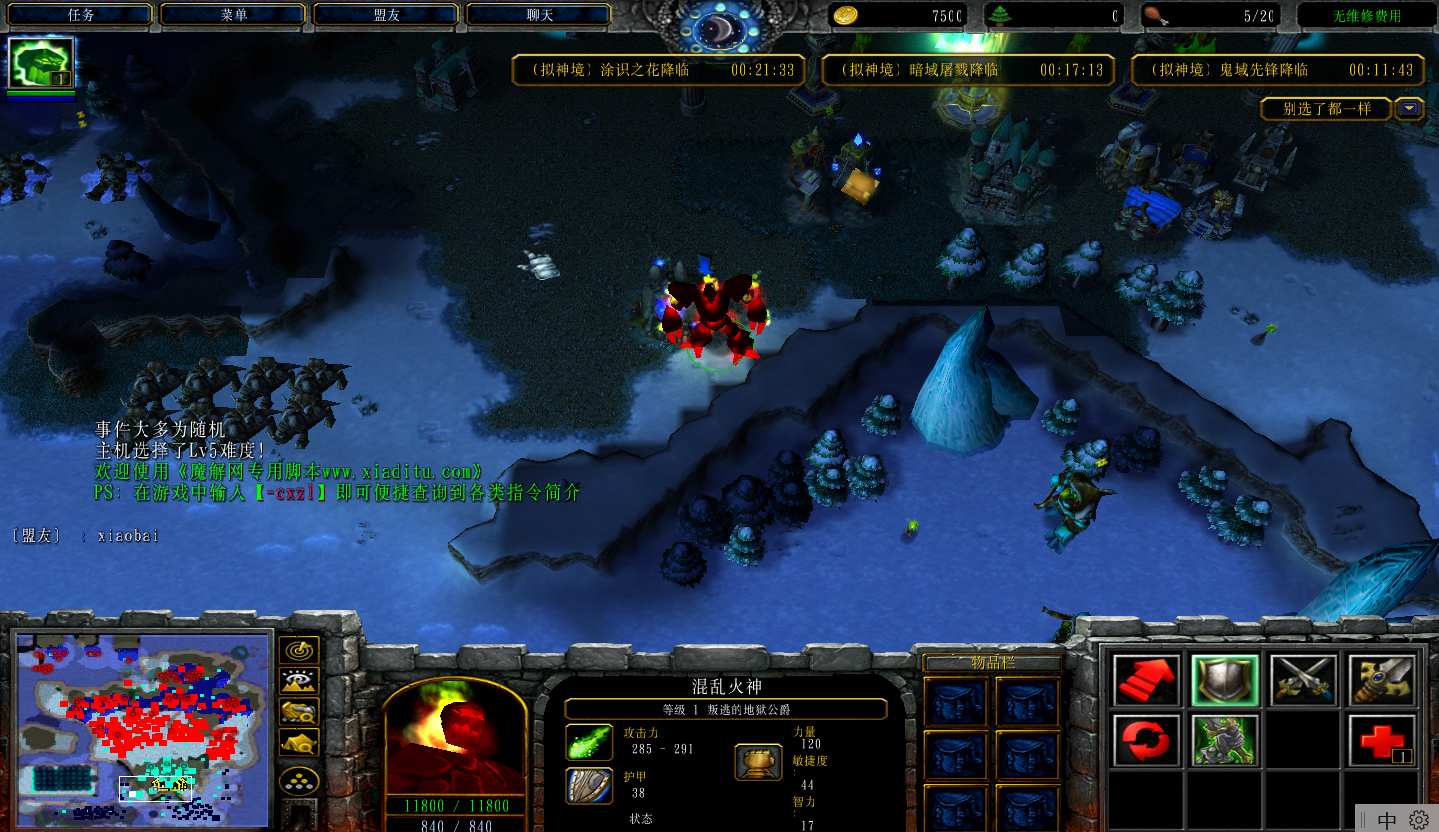
Task: Activate the red circular arrows ability
Action: pos(1147,740)
